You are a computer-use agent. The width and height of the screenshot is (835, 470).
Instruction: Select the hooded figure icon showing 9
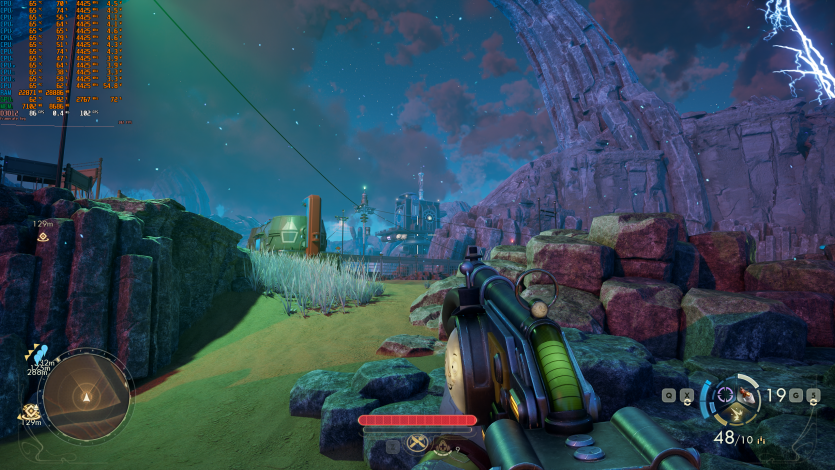443,445
